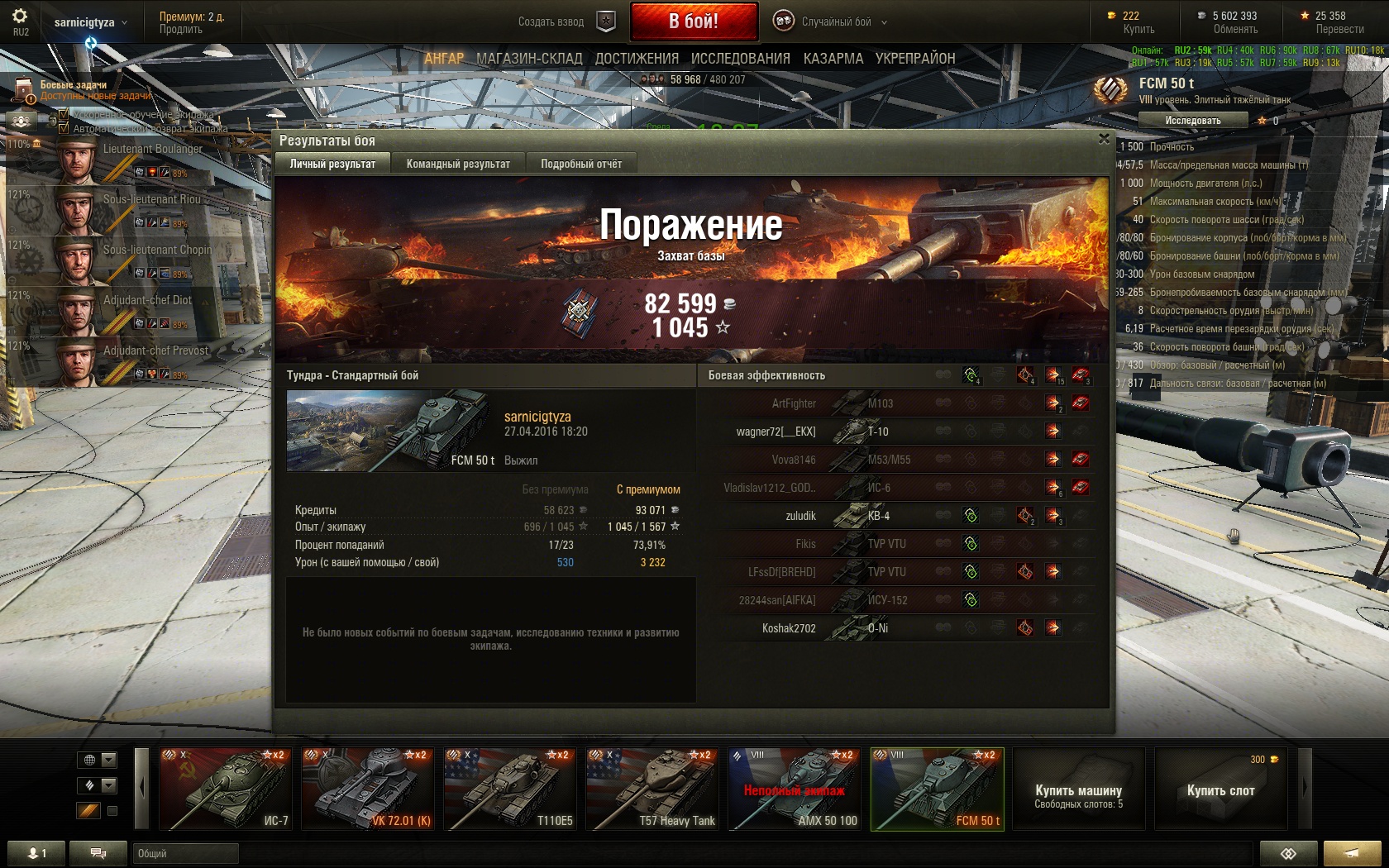
Task: Buy a new slot with Купить слот
Action: [x=1220, y=790]
